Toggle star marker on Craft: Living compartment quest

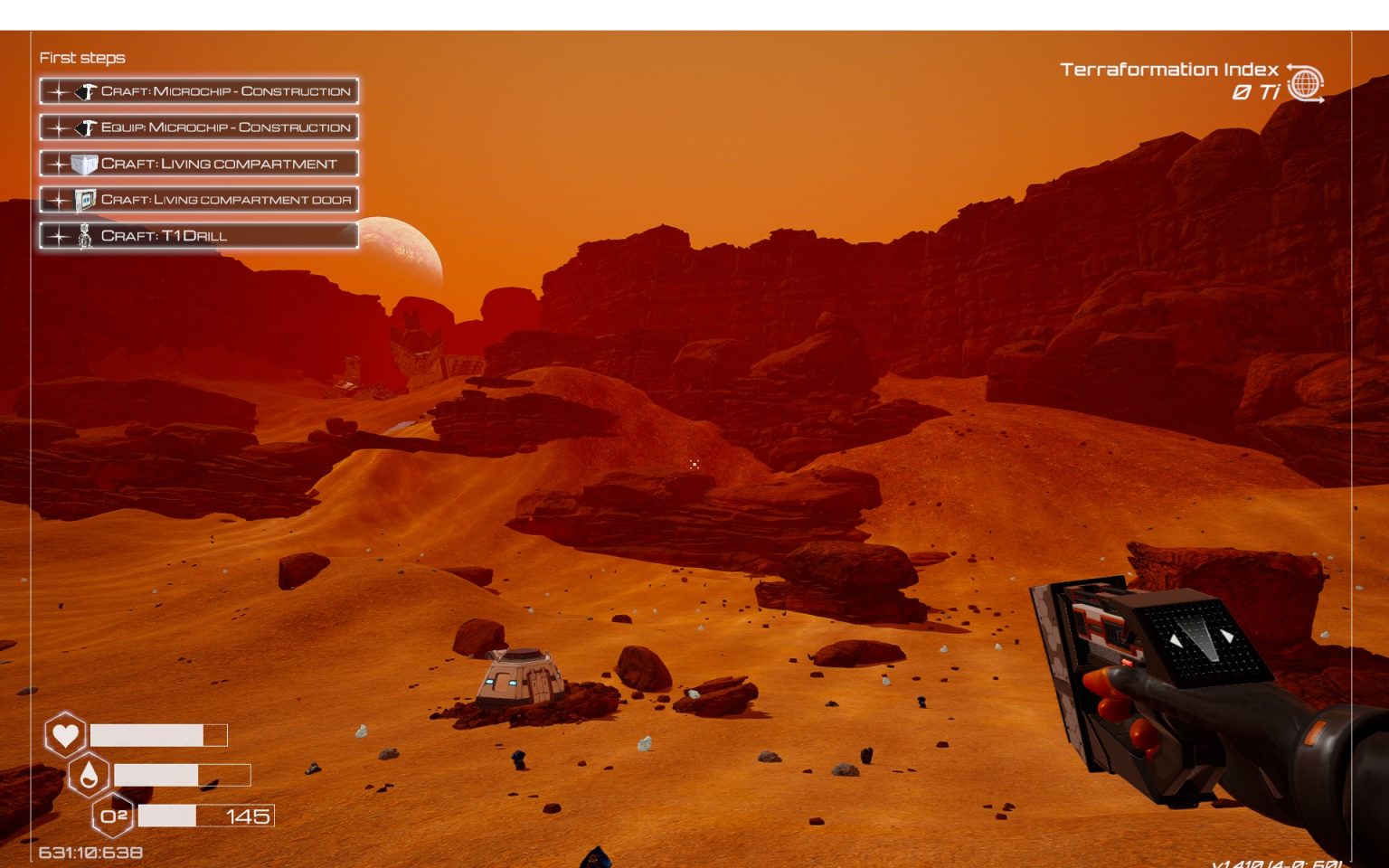pyautogui.click(x=57, y=164)
